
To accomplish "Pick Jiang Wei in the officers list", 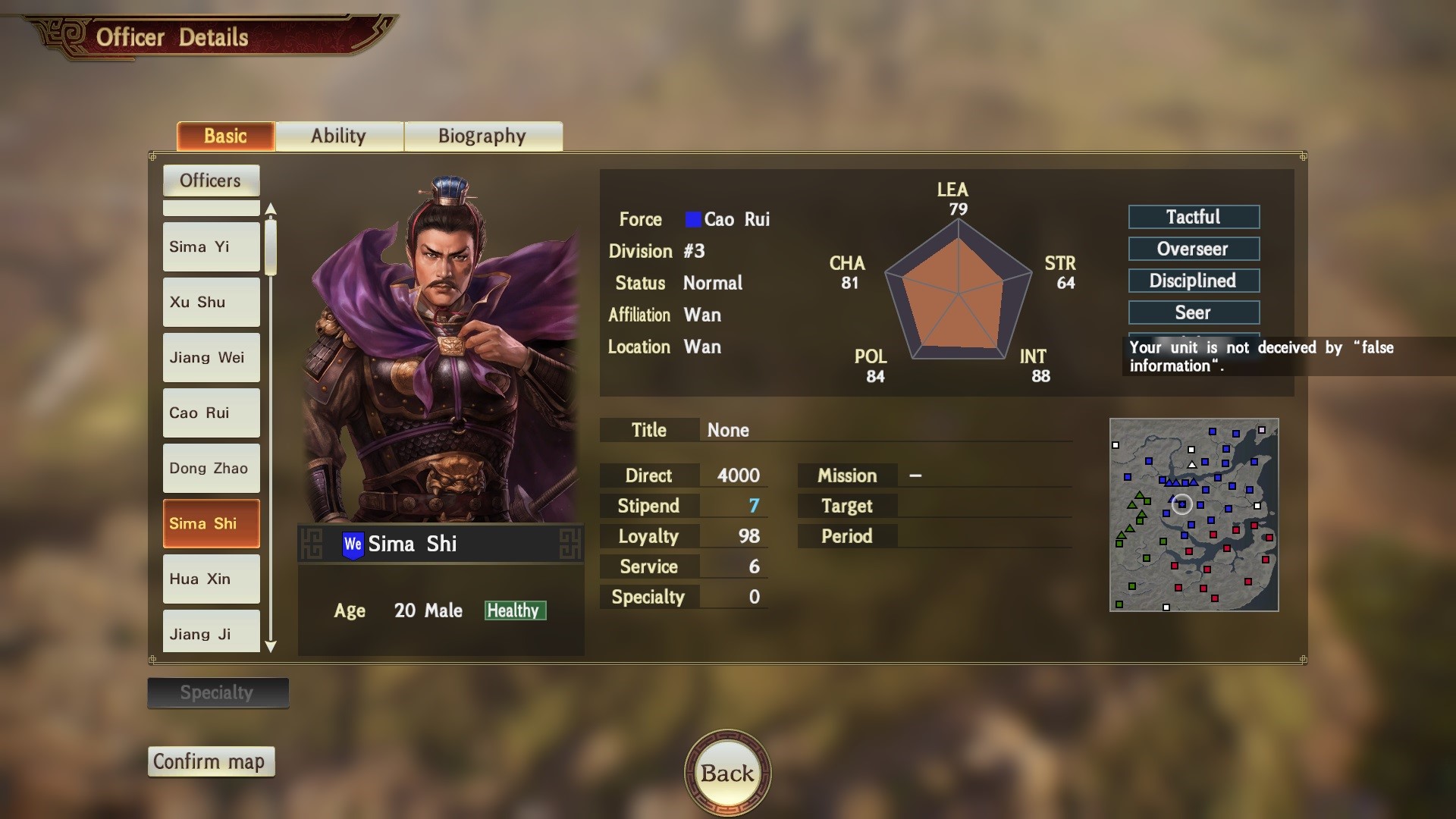I will (x=211, y=358).
